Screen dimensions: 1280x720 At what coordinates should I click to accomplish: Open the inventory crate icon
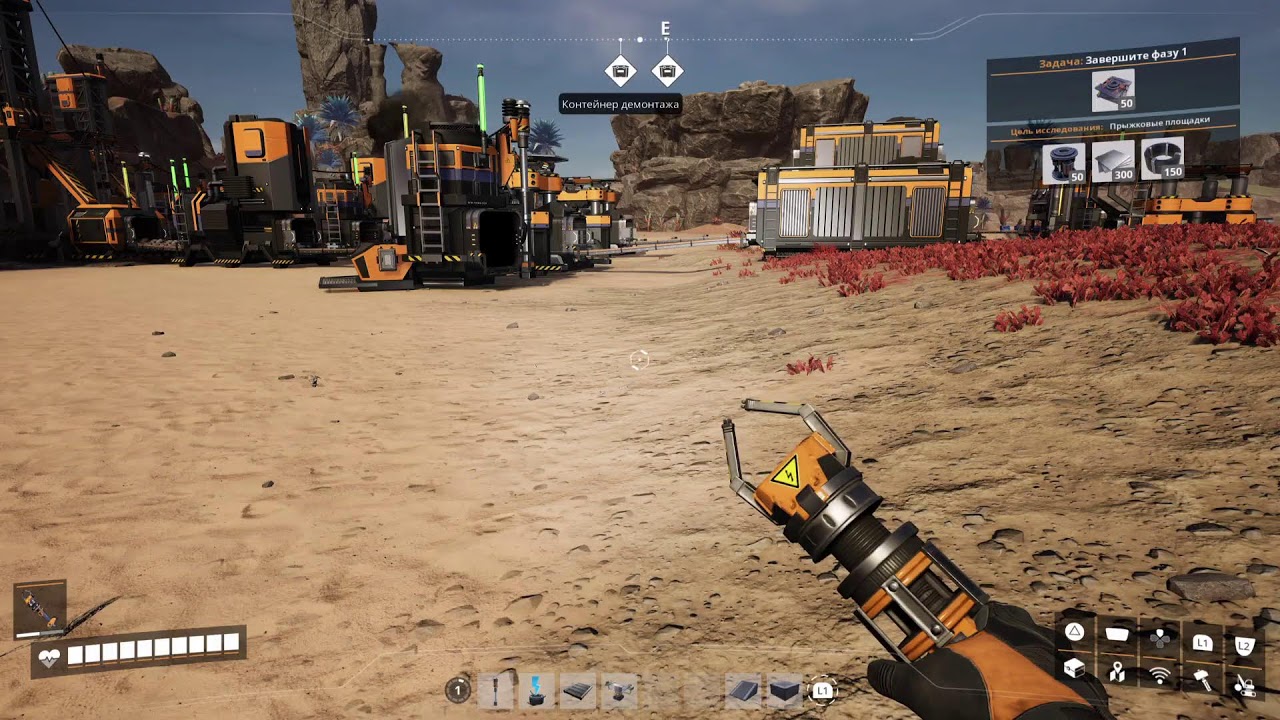(1074, 669)
